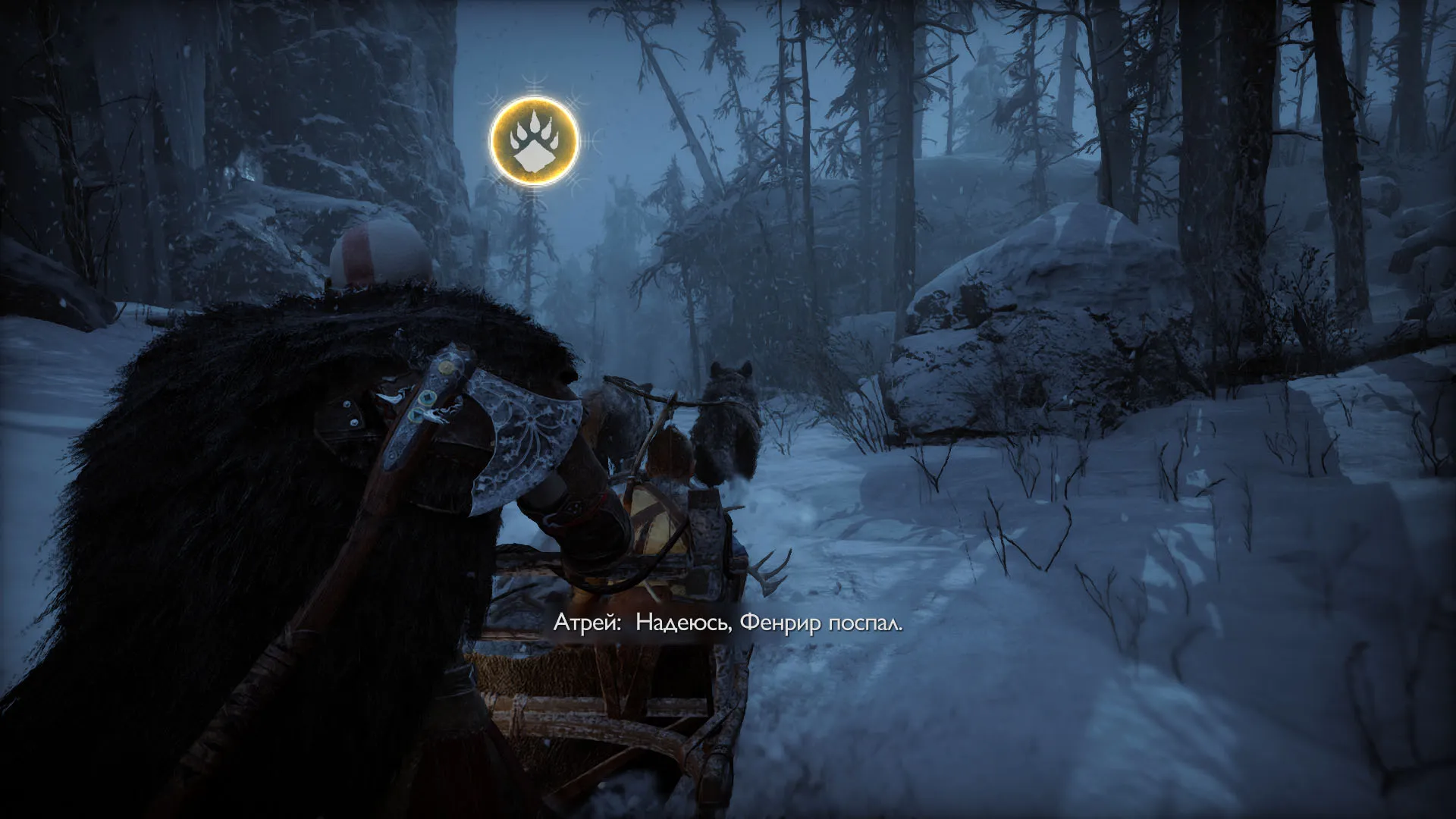Click the glowing paw print objective marker
1456x819 pixels.
coord(535,141)
